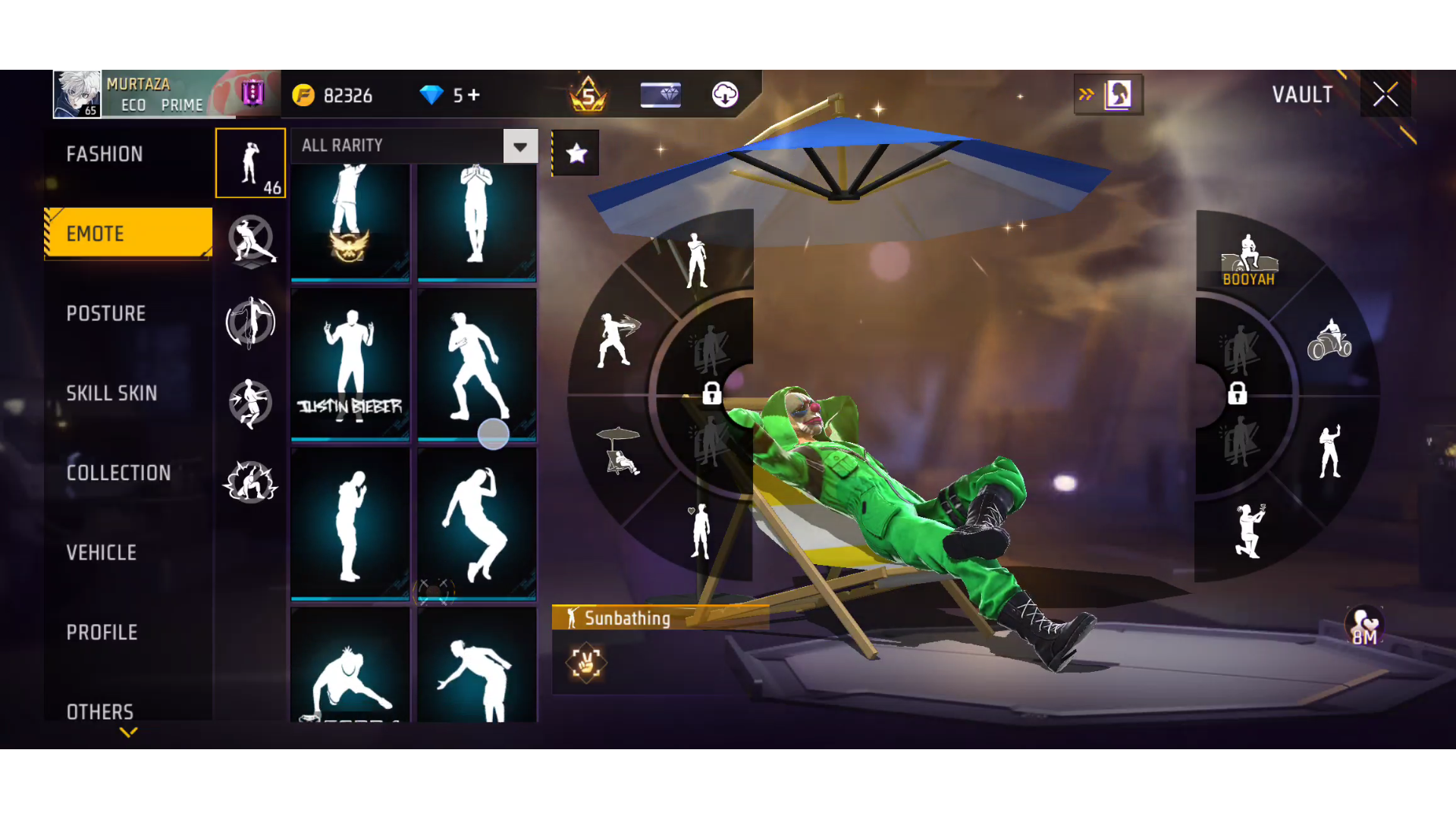Open the Skill Skin category
This screenshot has width=1456, height=819.
(111, 393)
